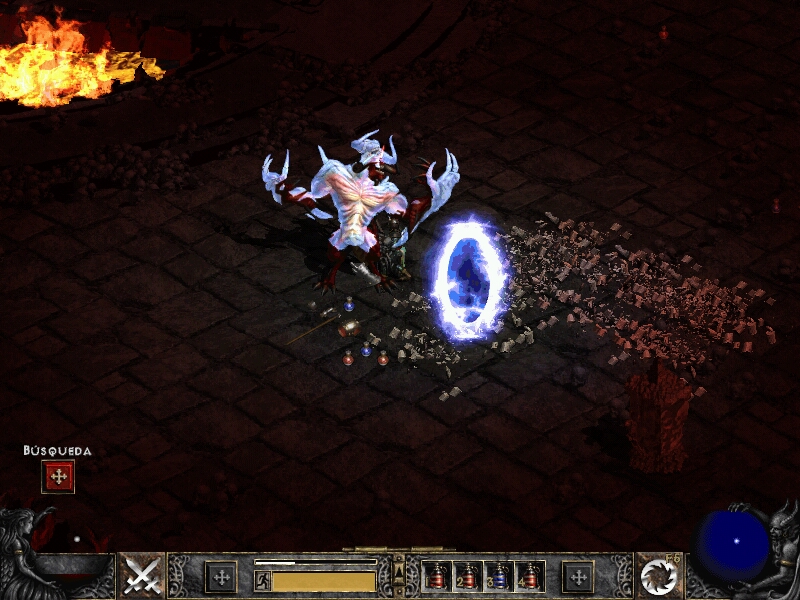
Task: Use the red potion in belt slot 1
Action: [436, 577]
